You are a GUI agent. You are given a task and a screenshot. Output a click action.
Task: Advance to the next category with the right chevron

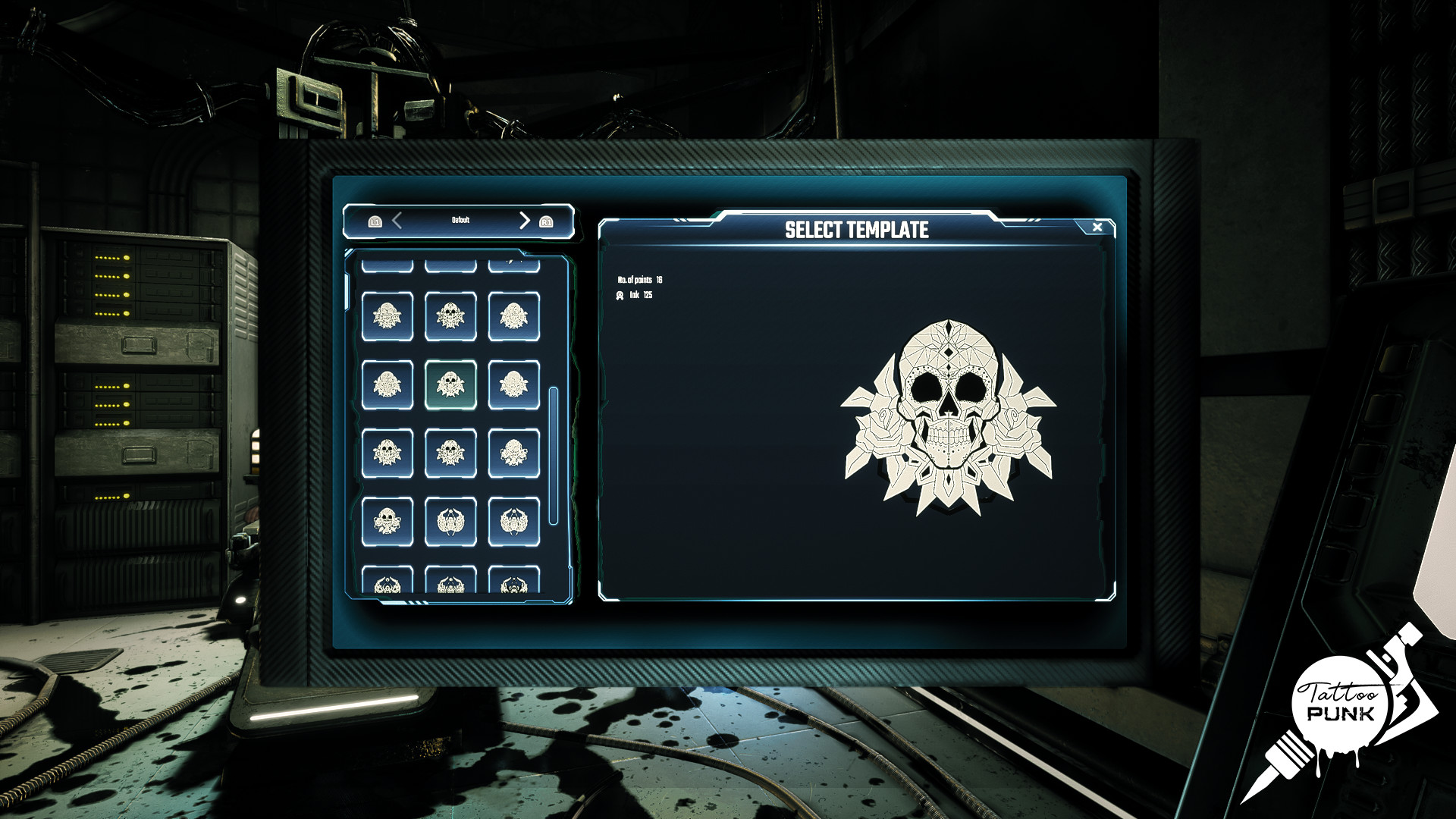523,220
